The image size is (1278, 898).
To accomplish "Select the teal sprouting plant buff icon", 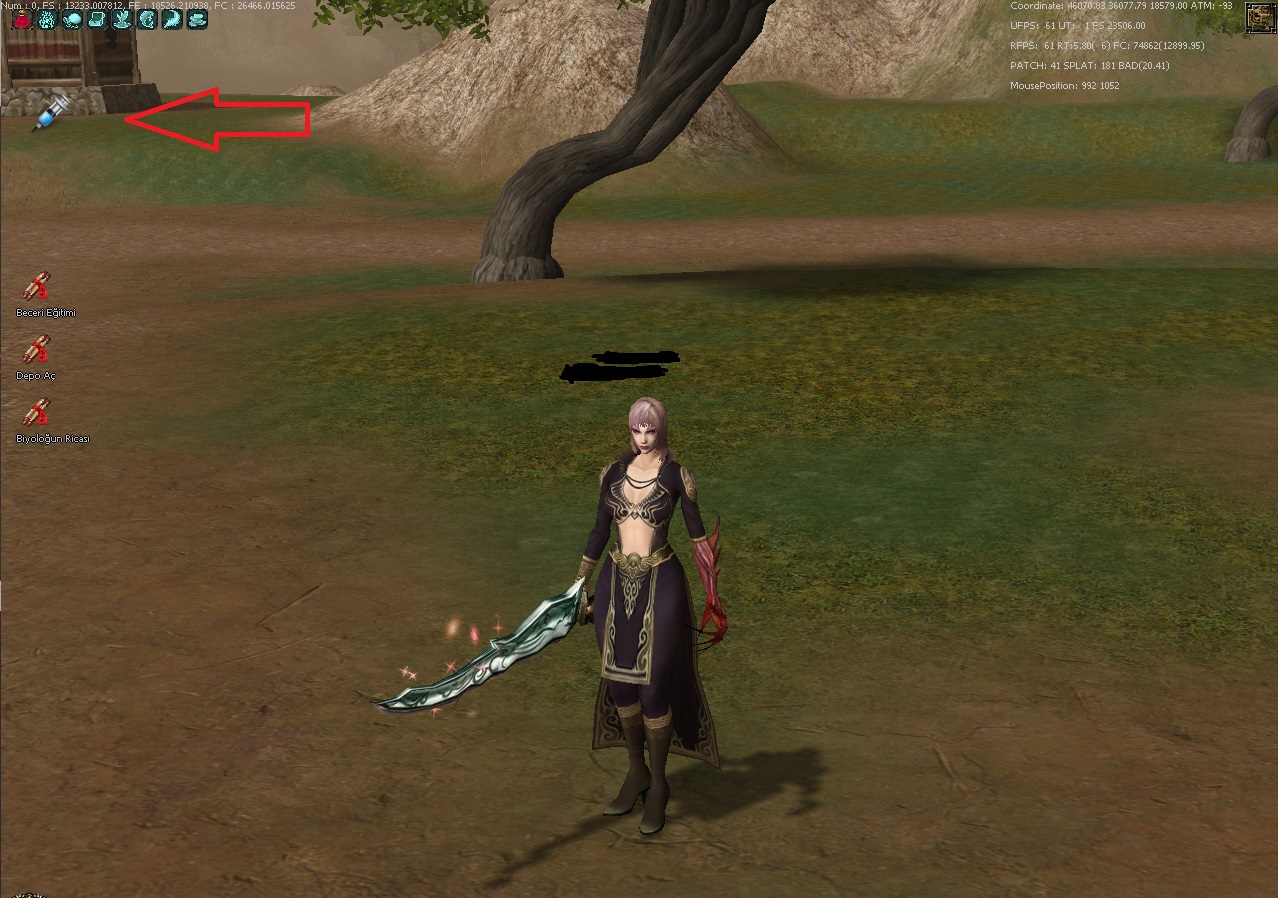I will [122, 19].
